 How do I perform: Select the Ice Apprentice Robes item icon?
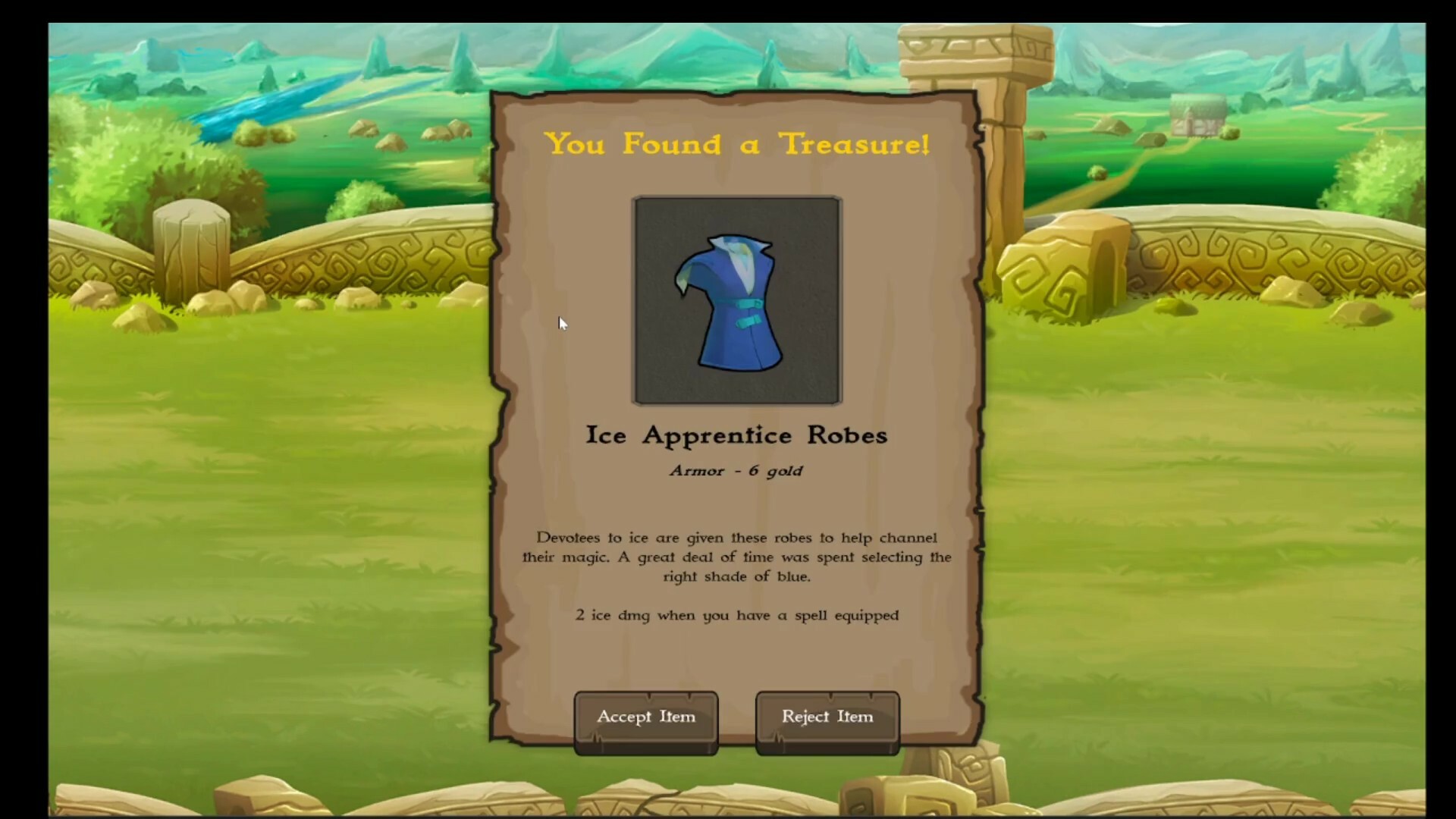736,300
